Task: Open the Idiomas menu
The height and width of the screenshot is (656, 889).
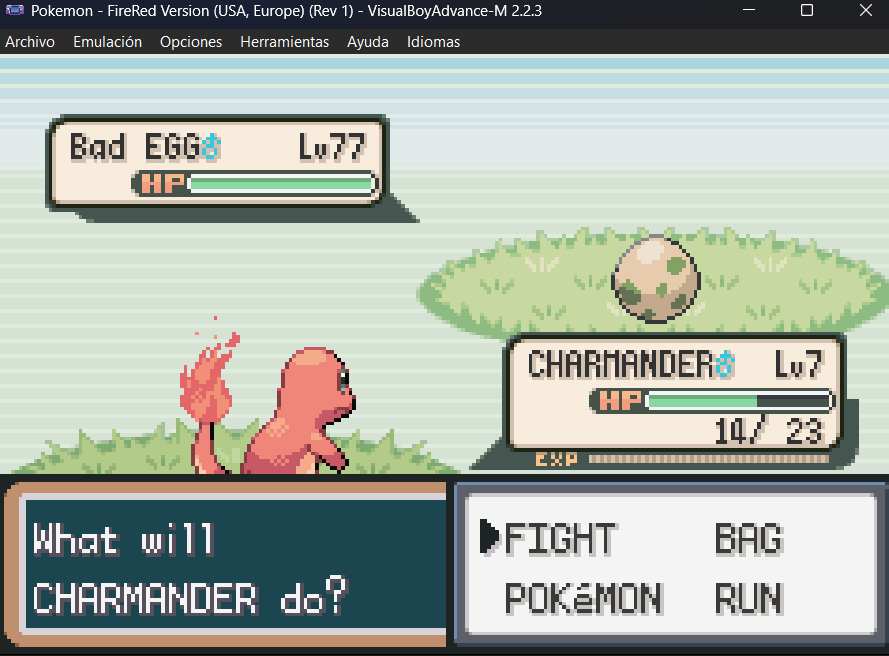Action: pyautogui.click(x=434, y=42)
